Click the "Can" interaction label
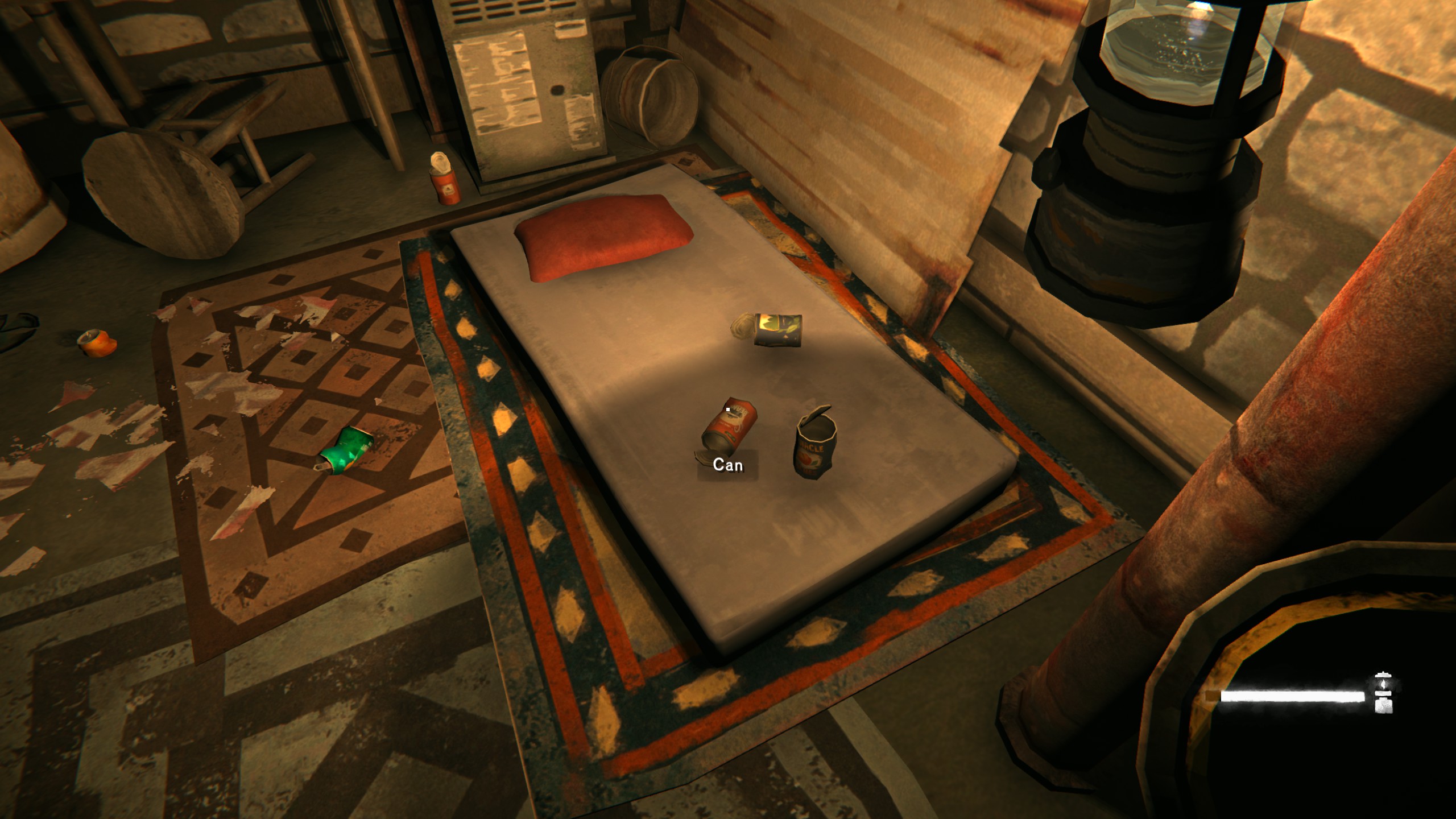This screenshot has width=1456, height=819. click(727, 465)
